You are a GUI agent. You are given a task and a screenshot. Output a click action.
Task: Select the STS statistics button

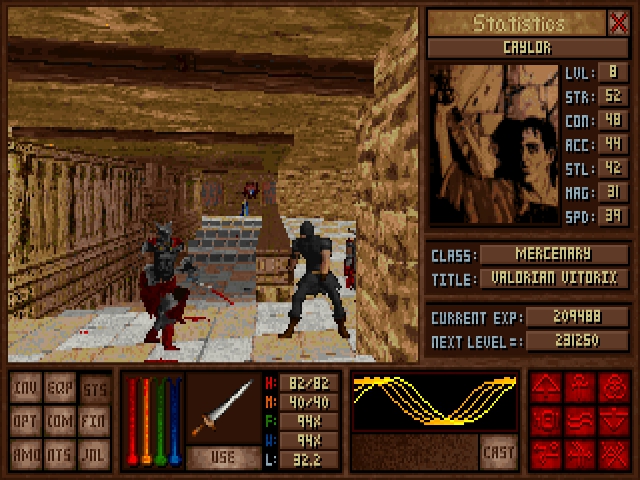[94, 387]
